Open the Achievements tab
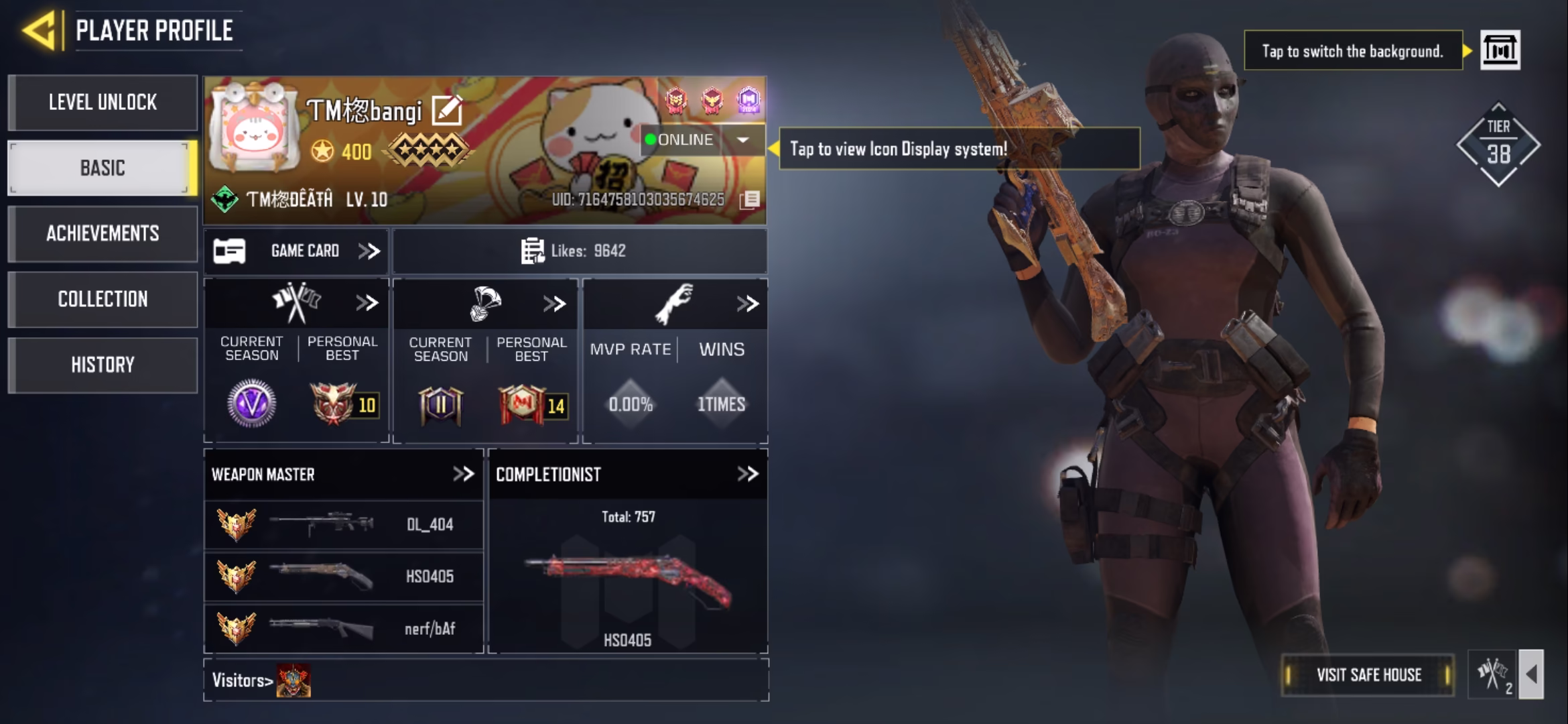The height and width of the screenshot is (724, 1568). [103, 233]
